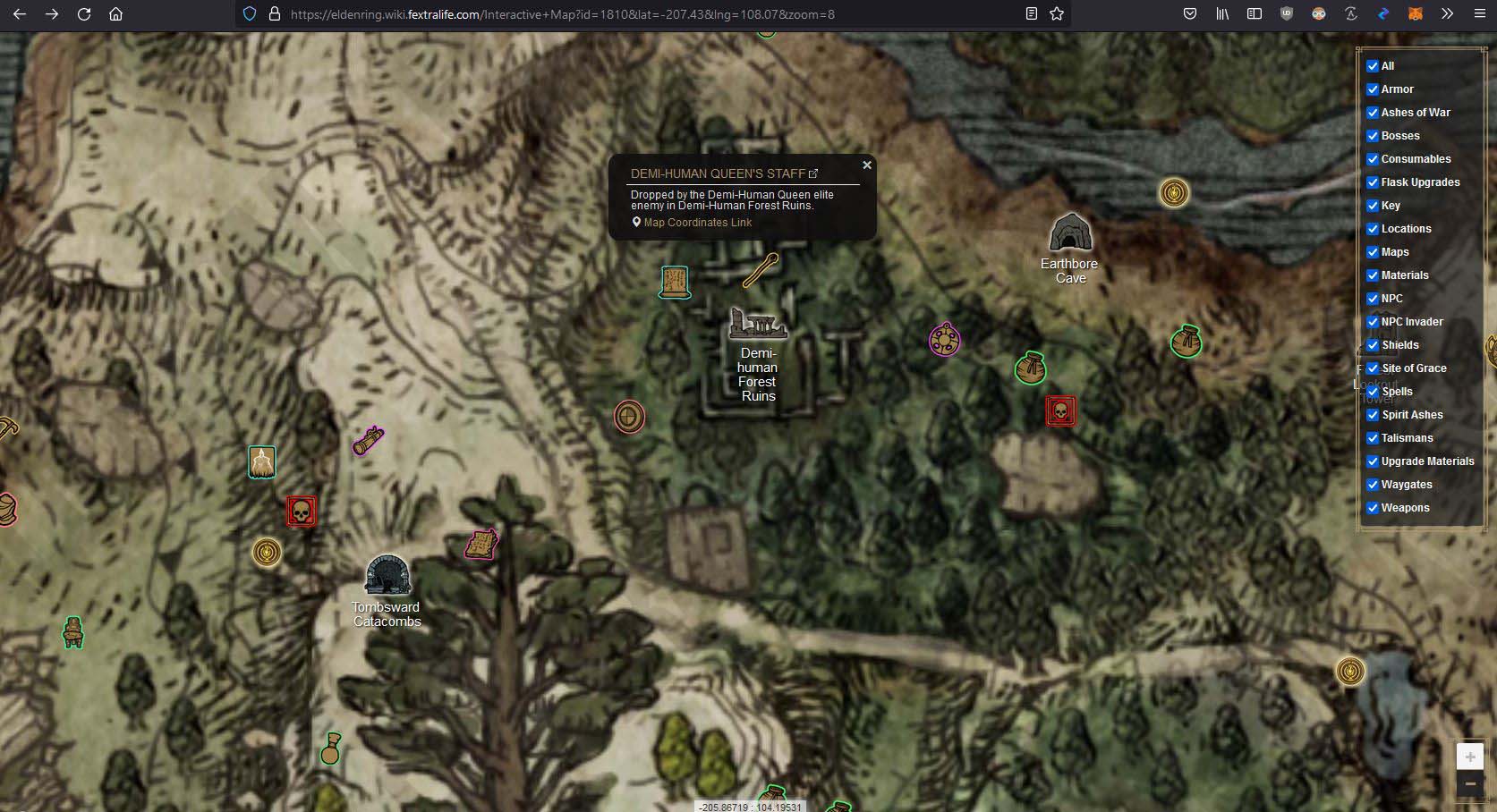Open the Map Coordinates Link in the popup
1497x812 pixels.
[696, 222]
